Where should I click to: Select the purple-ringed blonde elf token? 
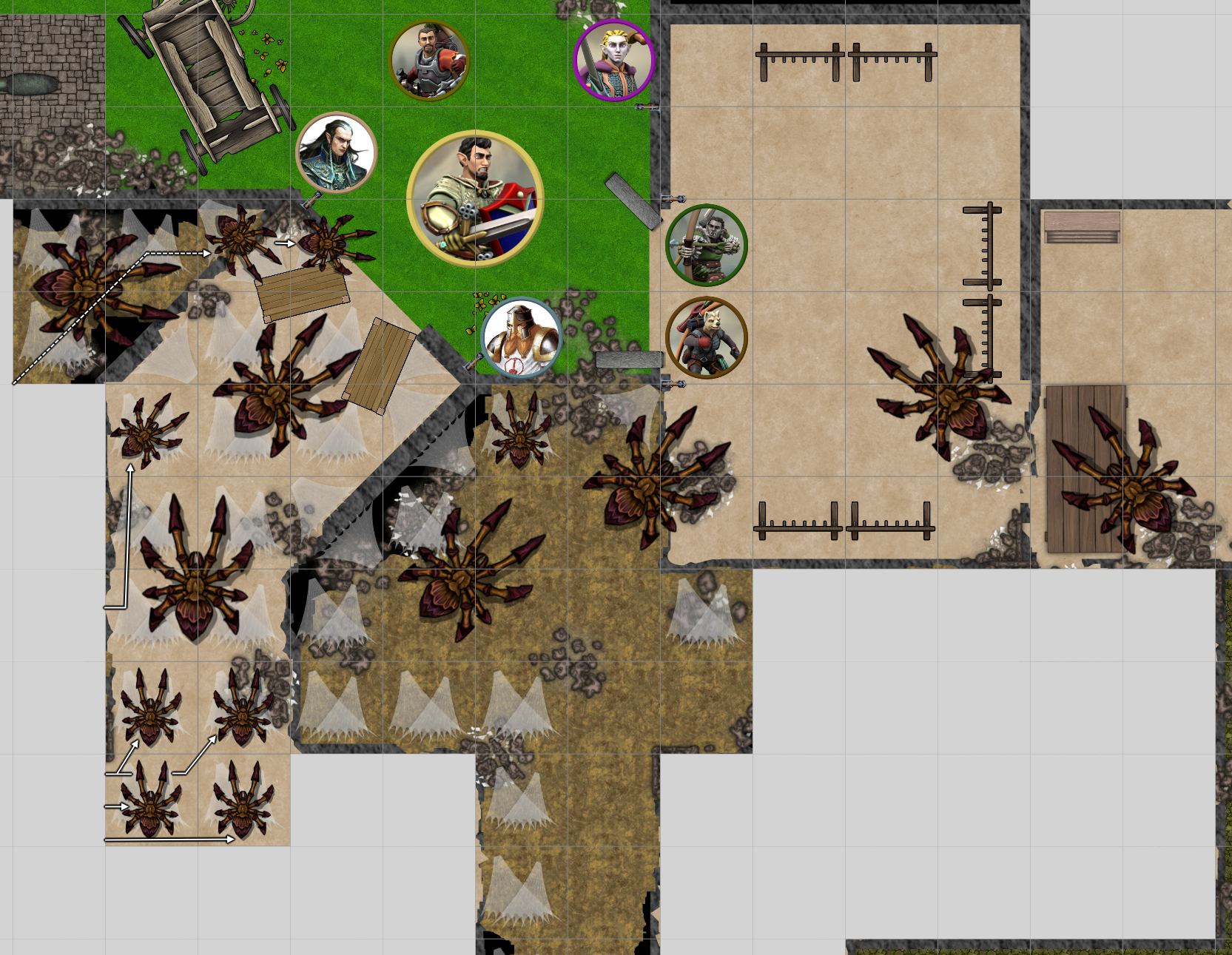click(x=613, y=61)
